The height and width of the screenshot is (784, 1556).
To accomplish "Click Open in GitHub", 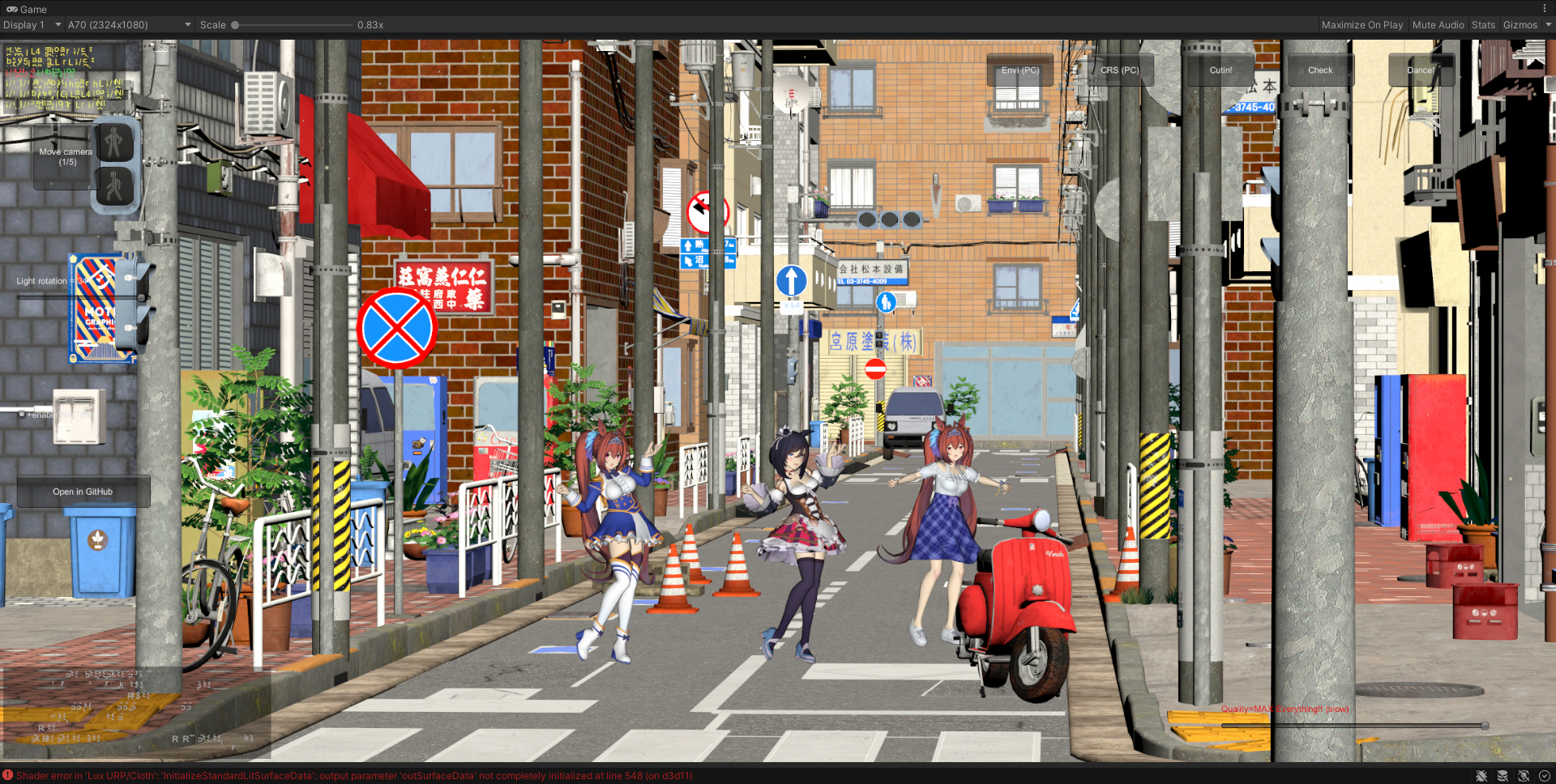I will pyautogui.click(x=83, y=491).
